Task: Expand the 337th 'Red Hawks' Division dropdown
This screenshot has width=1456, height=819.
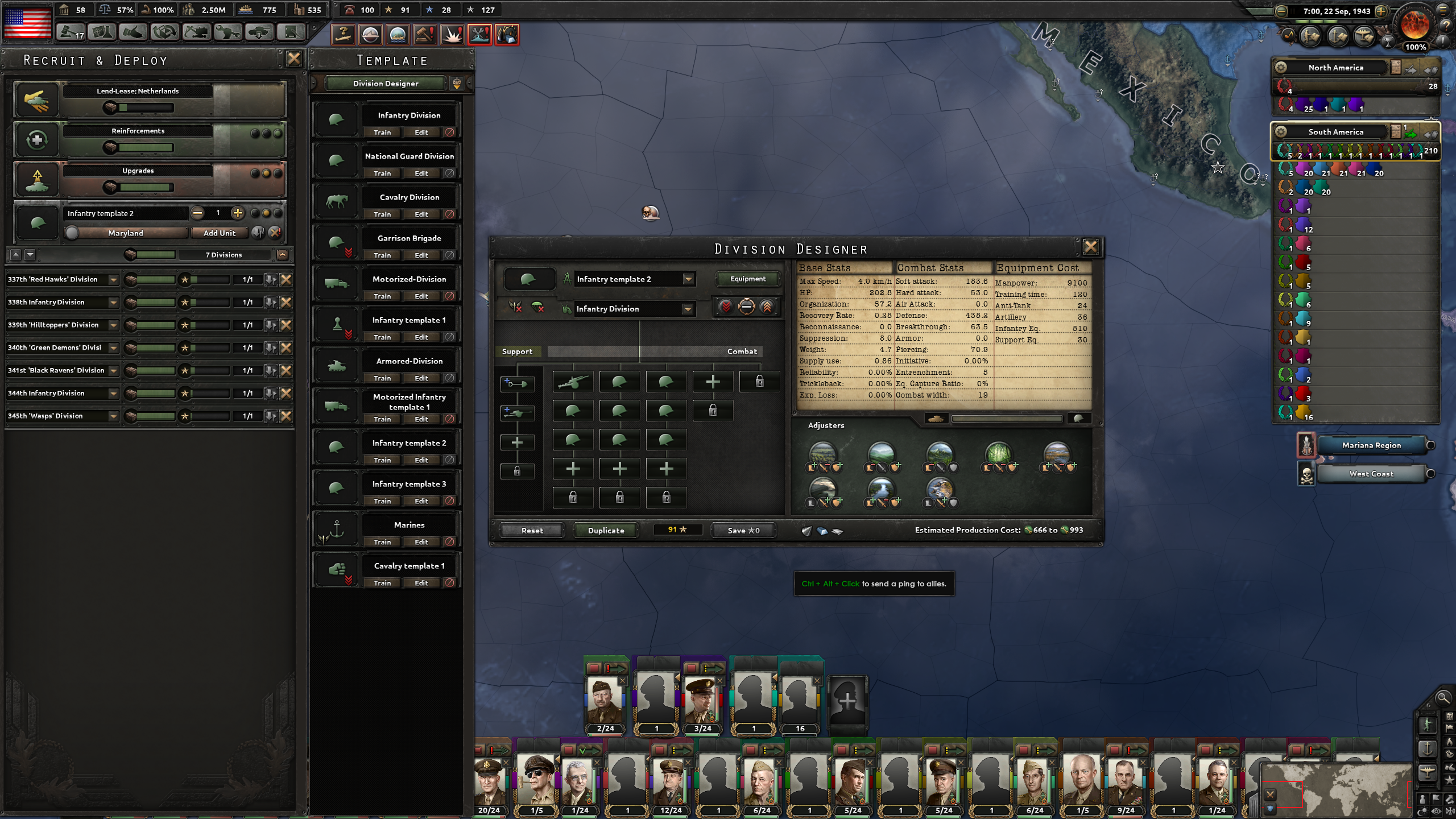Action: click(113, 279)
